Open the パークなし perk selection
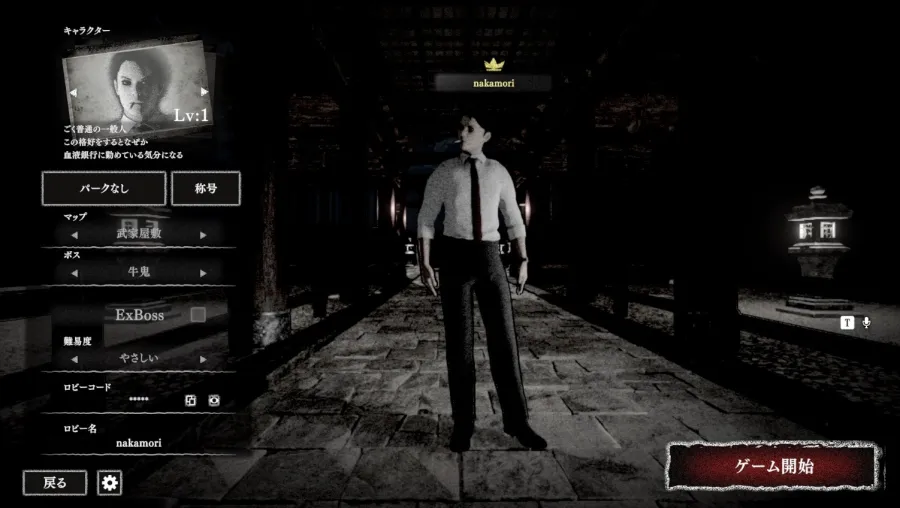This screenshot has width=900, height=508. [x=103, y=188]
